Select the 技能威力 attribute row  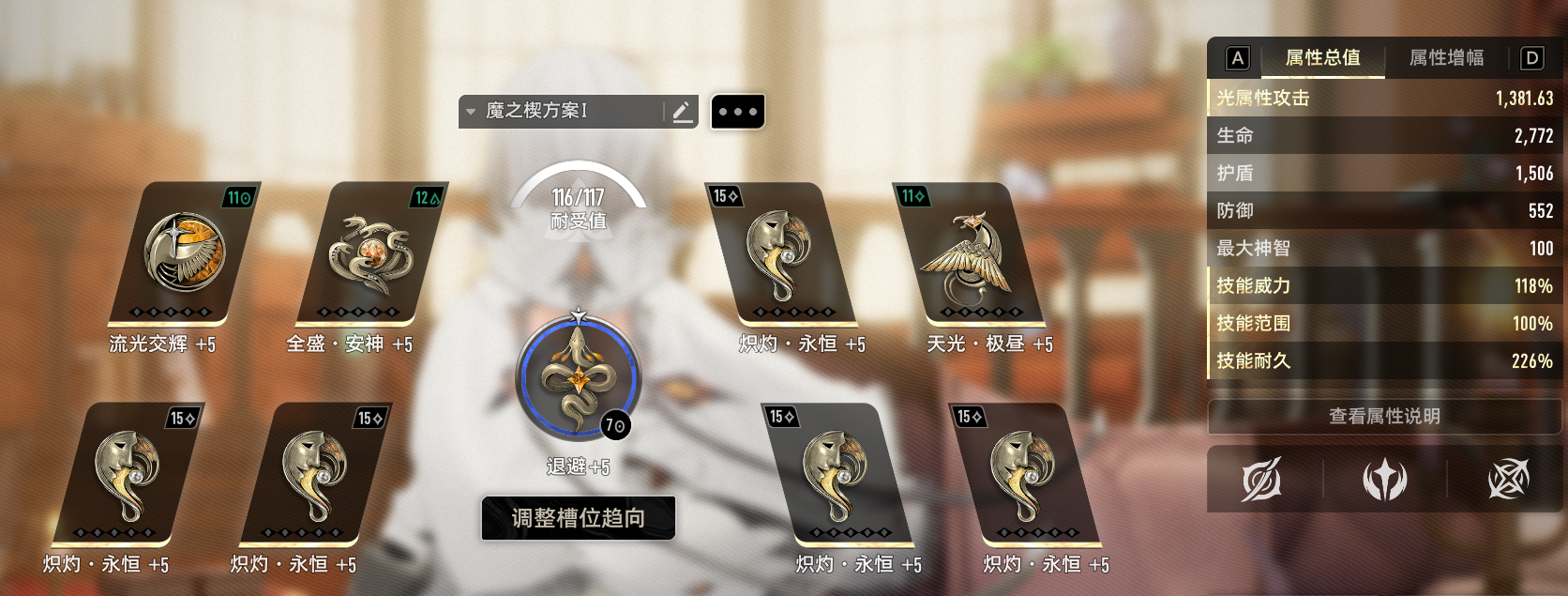(x=1384, y=286)
